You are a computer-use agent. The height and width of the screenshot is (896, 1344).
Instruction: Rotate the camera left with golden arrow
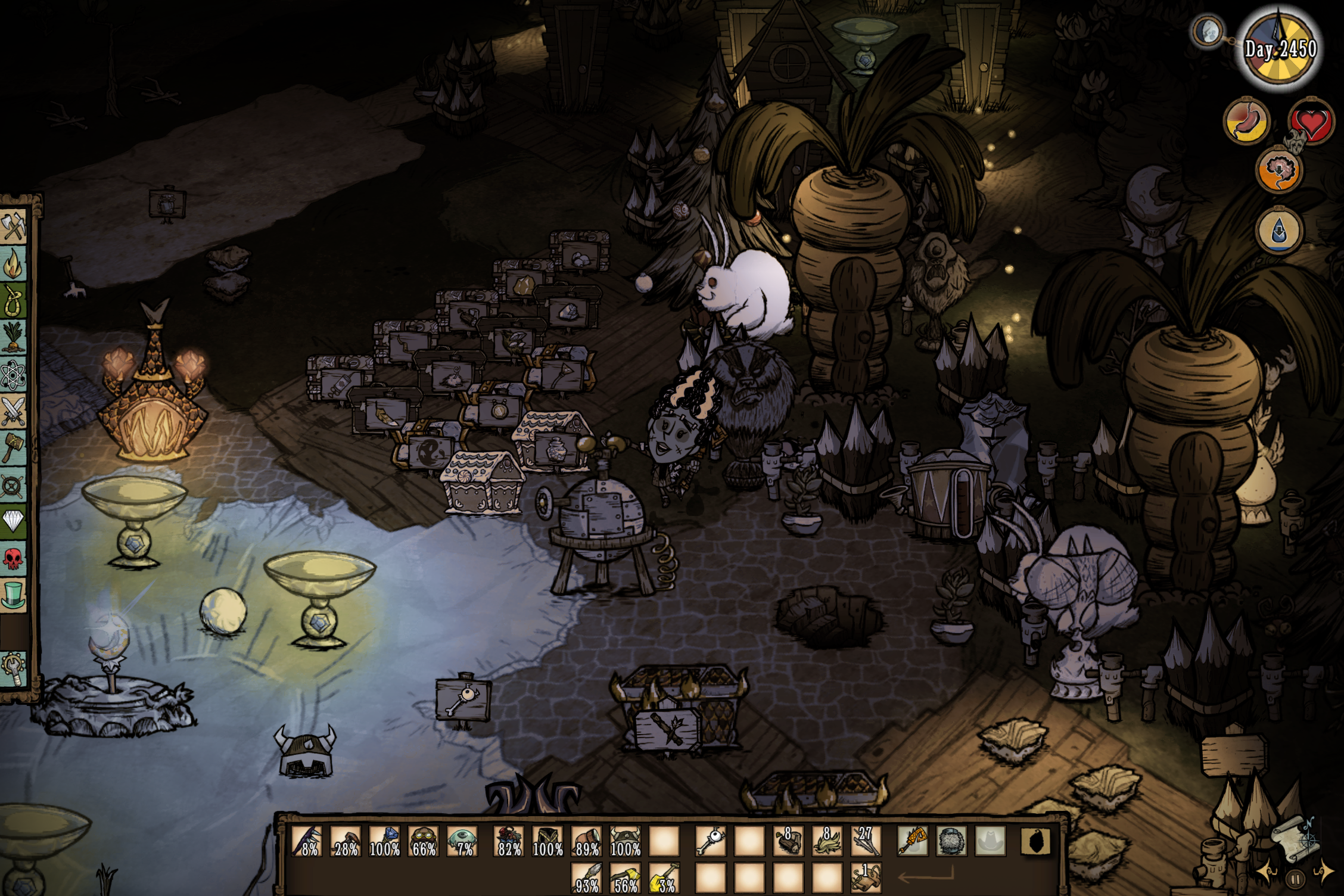click(1267, 872)
